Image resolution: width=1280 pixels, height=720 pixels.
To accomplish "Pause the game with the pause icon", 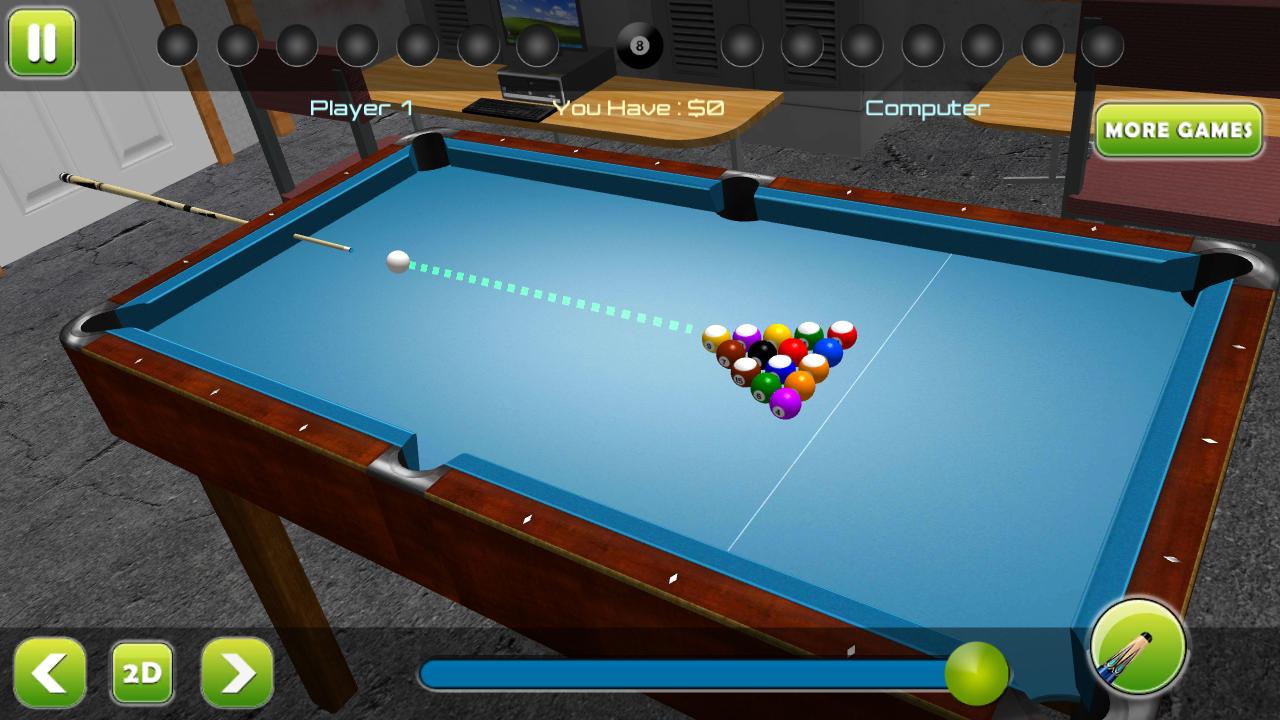I will 41,44.
